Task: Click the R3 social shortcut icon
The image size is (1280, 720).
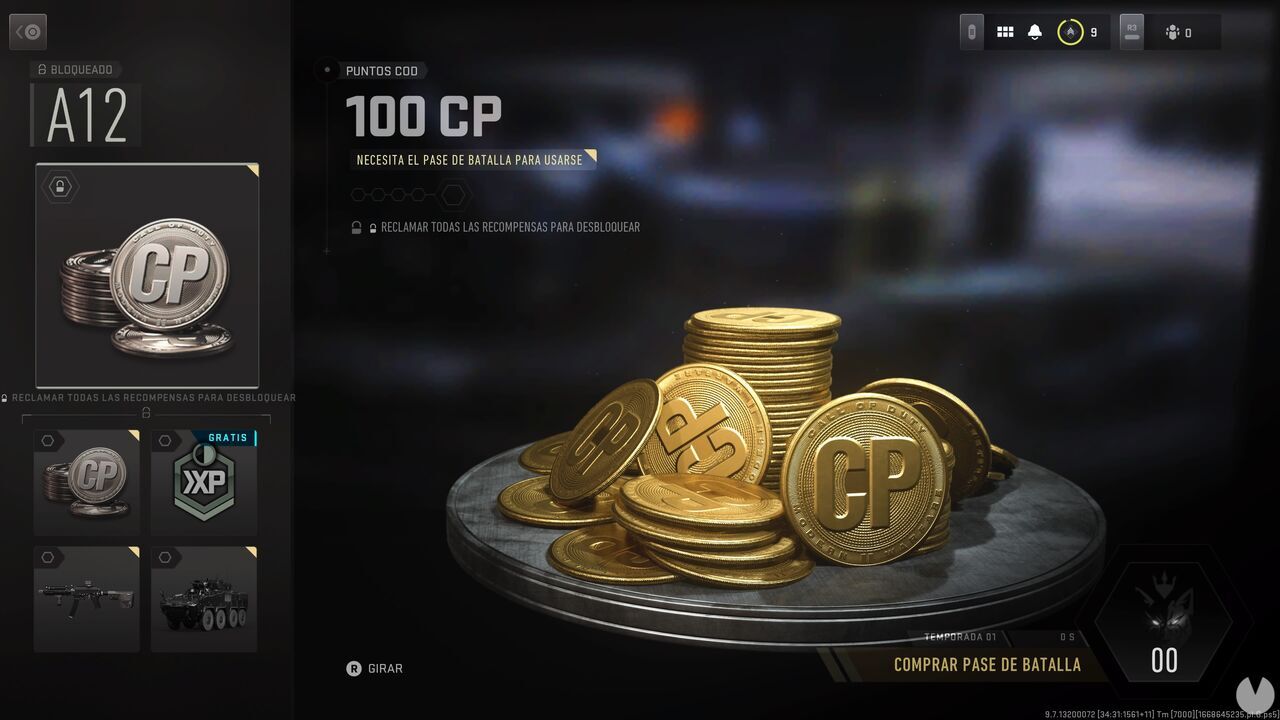Action: tap(1131, 30)
